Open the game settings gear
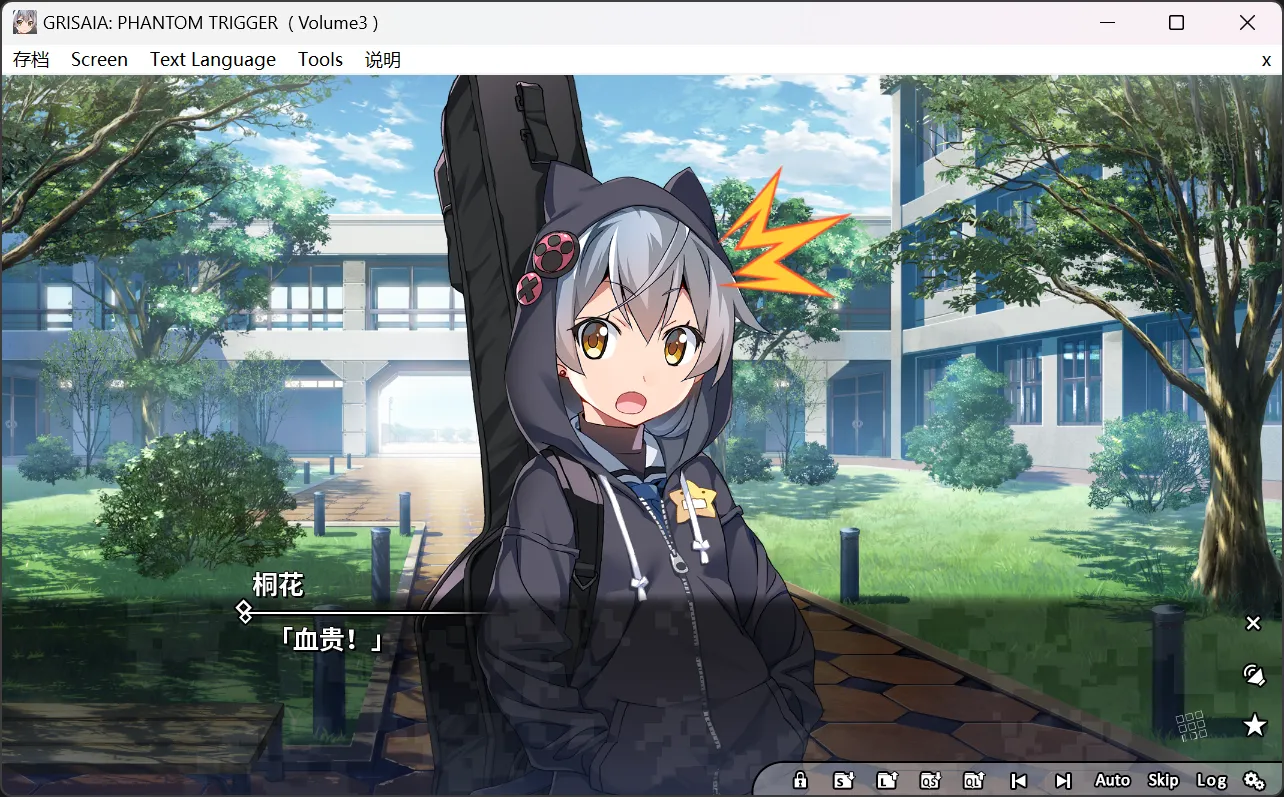This screenshot has width=1284, height=797. (1255, 780)
